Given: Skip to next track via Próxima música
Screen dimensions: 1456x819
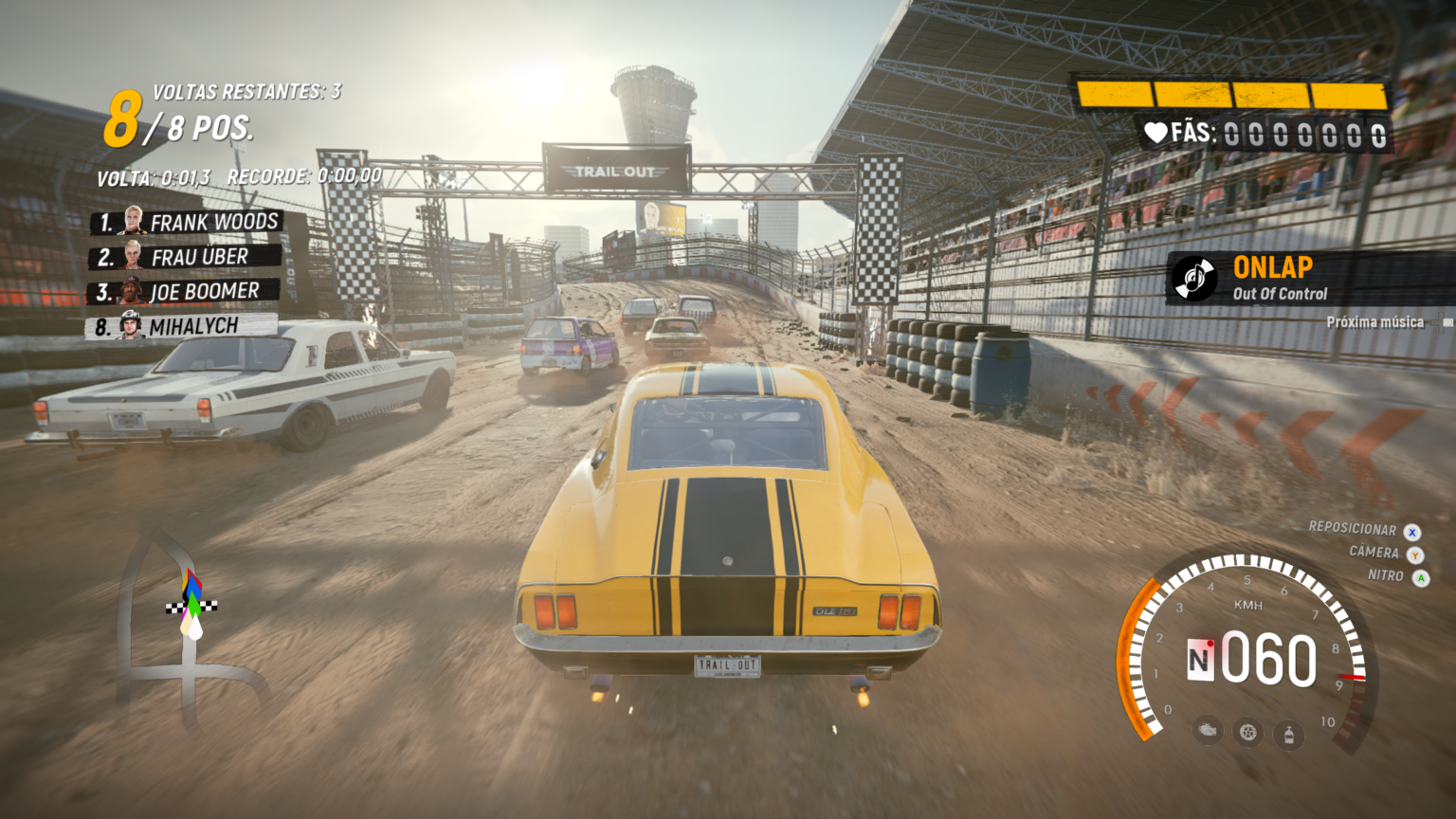Looking at the screenshot, I should [x=1375, y=322].
